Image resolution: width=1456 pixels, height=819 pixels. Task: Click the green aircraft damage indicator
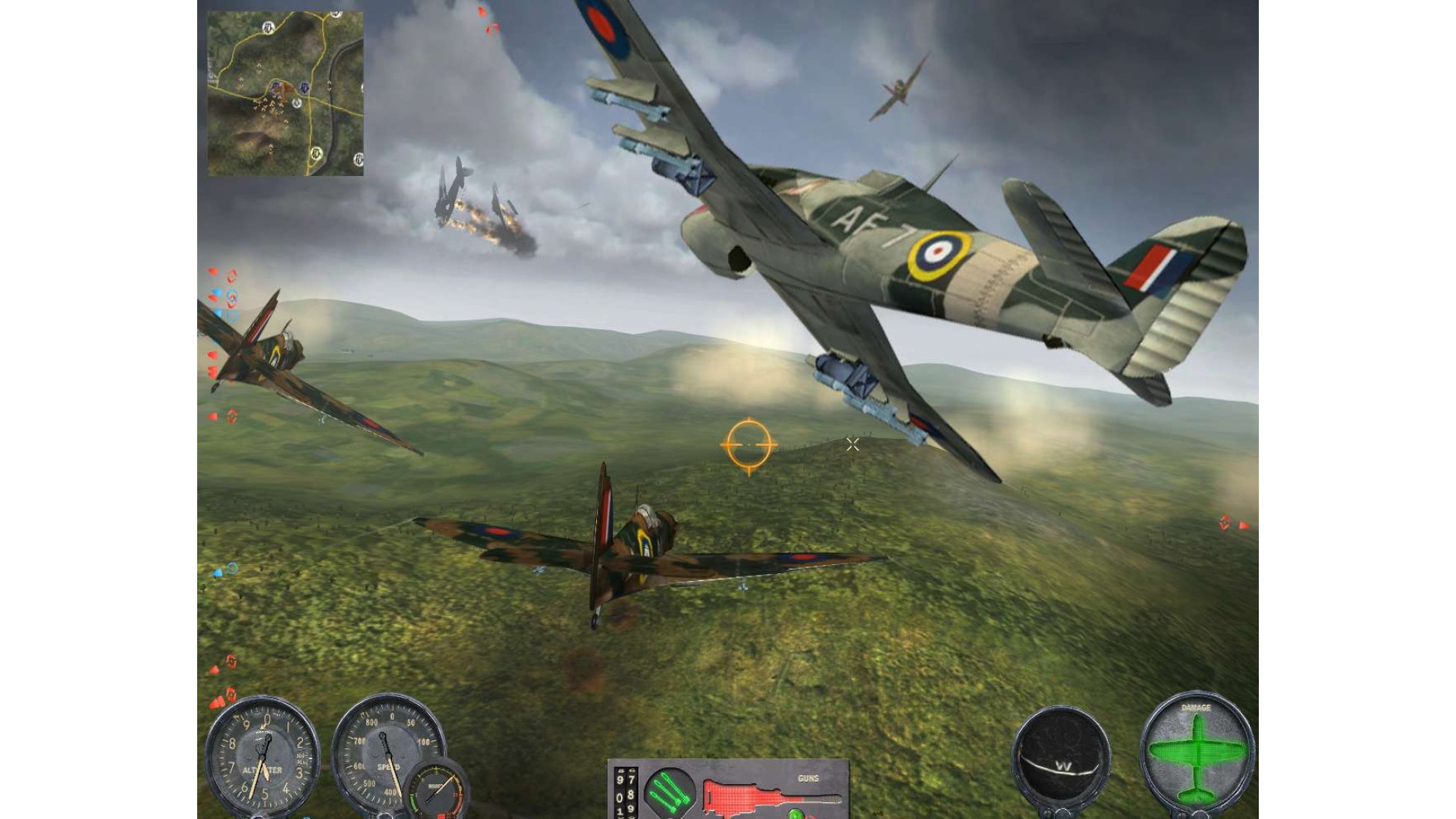[1197, 753]
